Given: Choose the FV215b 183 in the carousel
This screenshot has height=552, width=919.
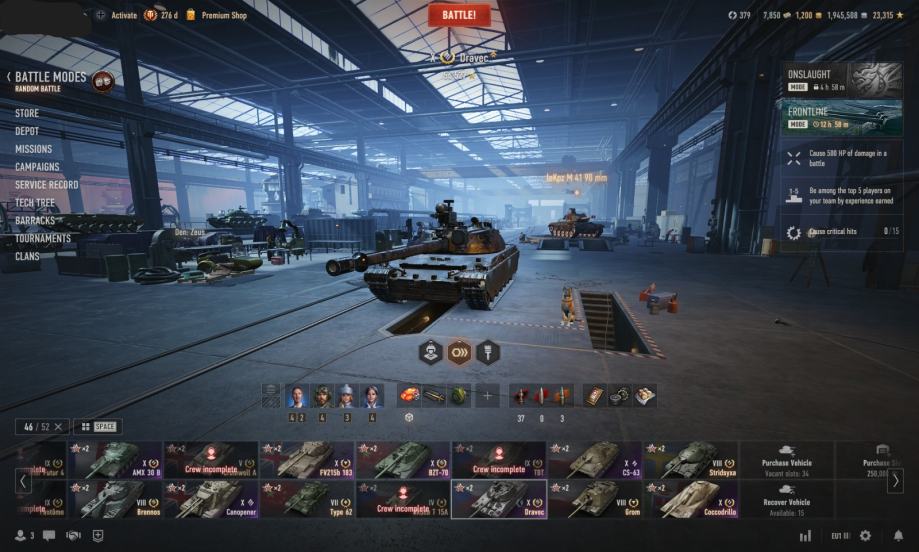Looking at the screenshot, I should pos(307,460).
